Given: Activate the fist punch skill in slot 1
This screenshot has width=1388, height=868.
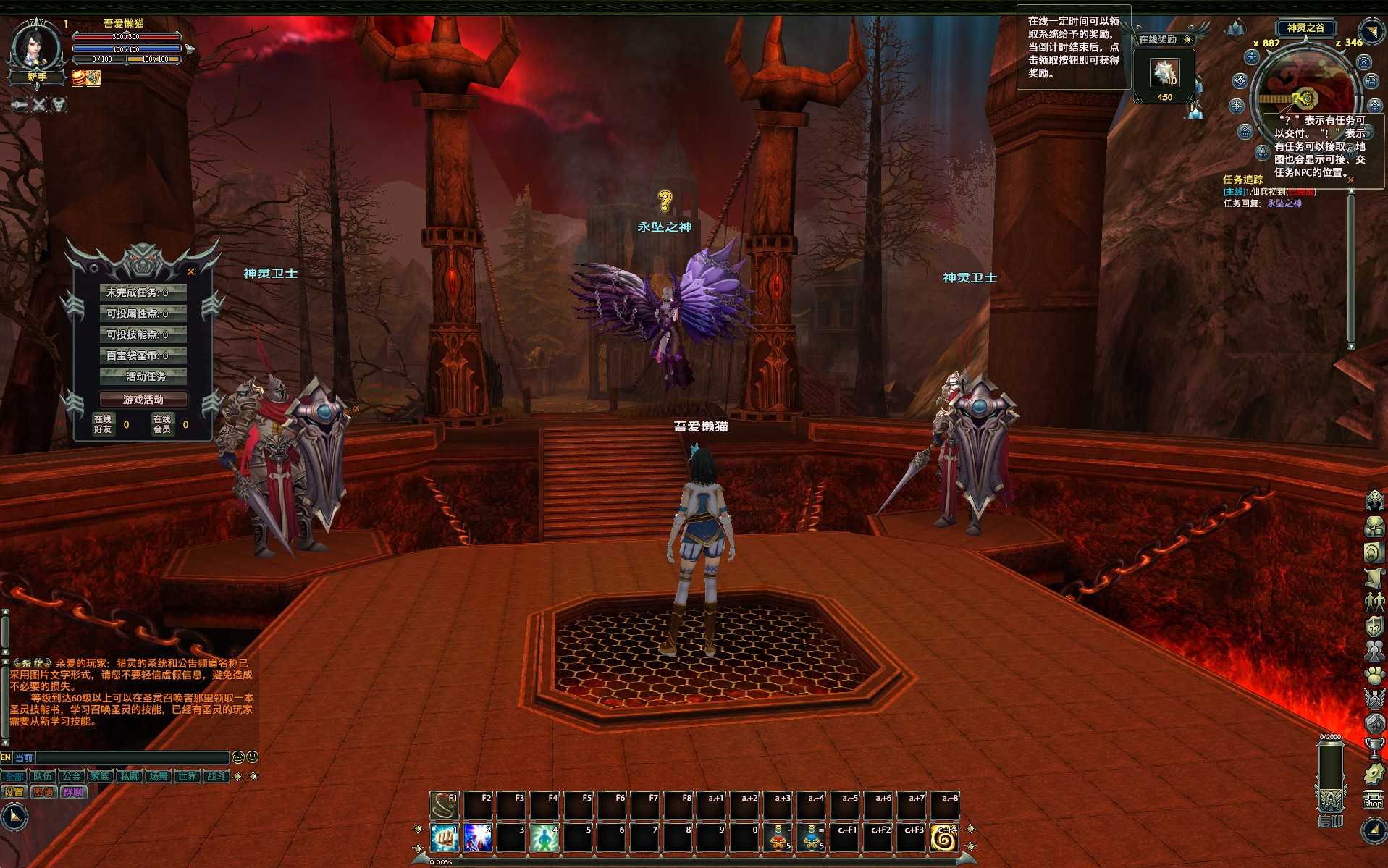Looking at the screenshot, I should point(444,838).
